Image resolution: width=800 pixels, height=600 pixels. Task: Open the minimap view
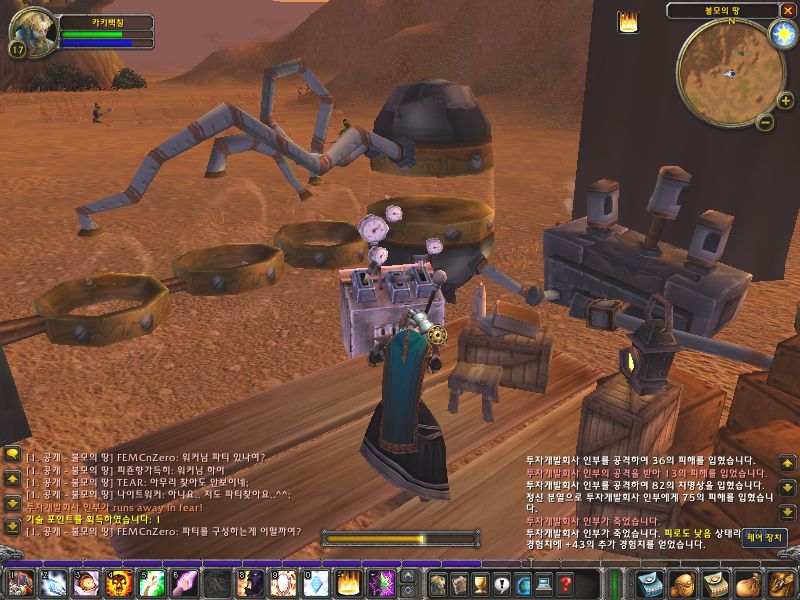[x=728, y=70]
